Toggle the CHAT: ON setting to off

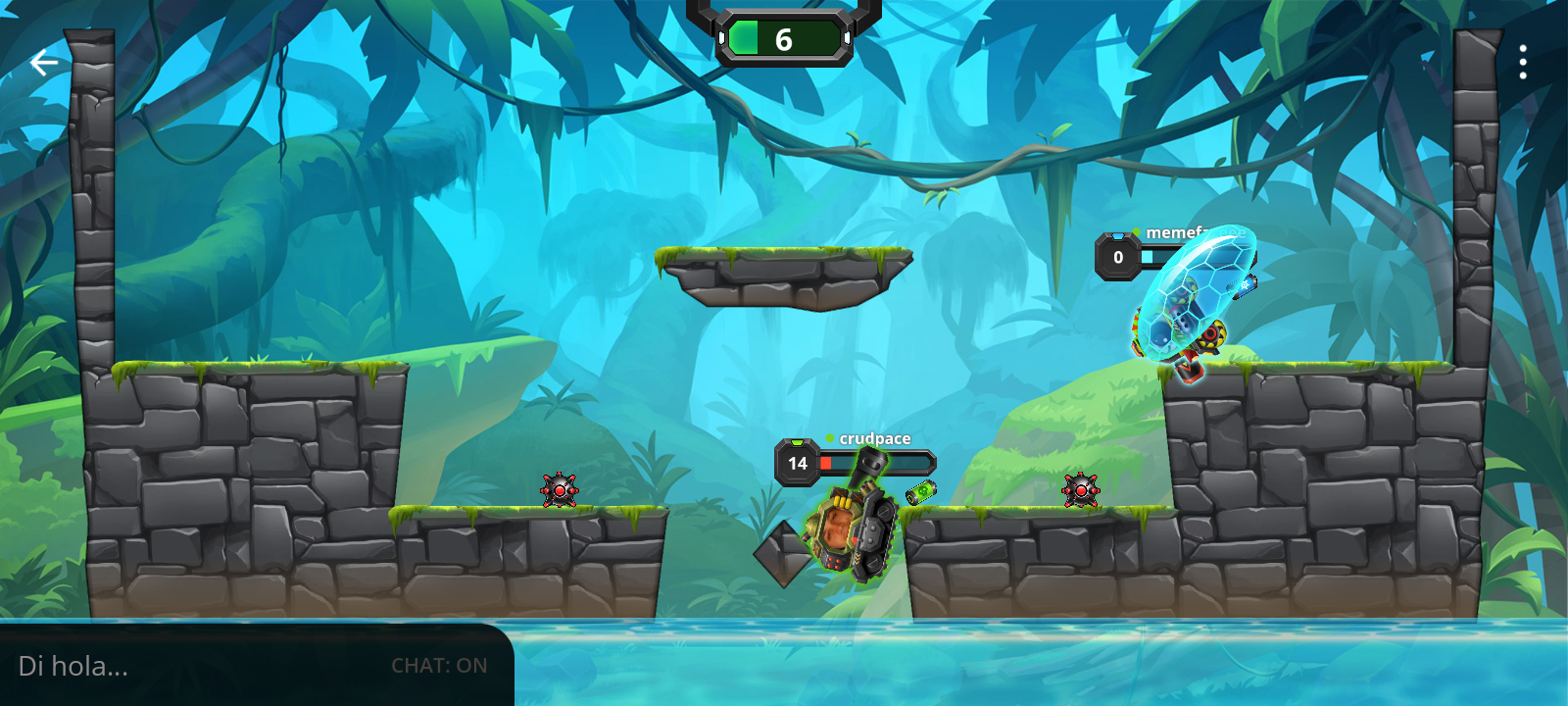pyautogui.click(x=441, y=665)
